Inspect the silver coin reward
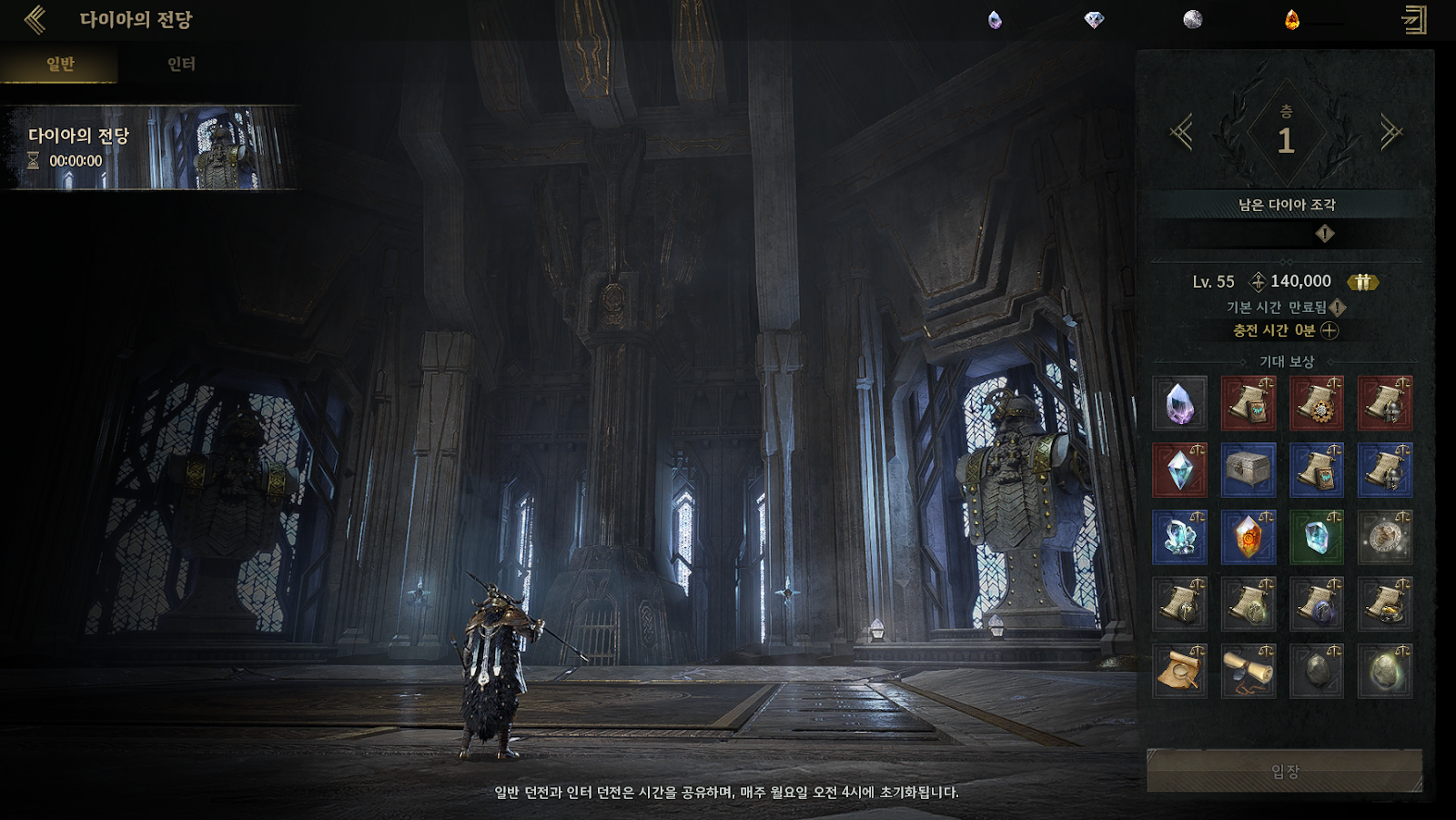This screenshot has height=820, width=1456. pos(1385,537)
